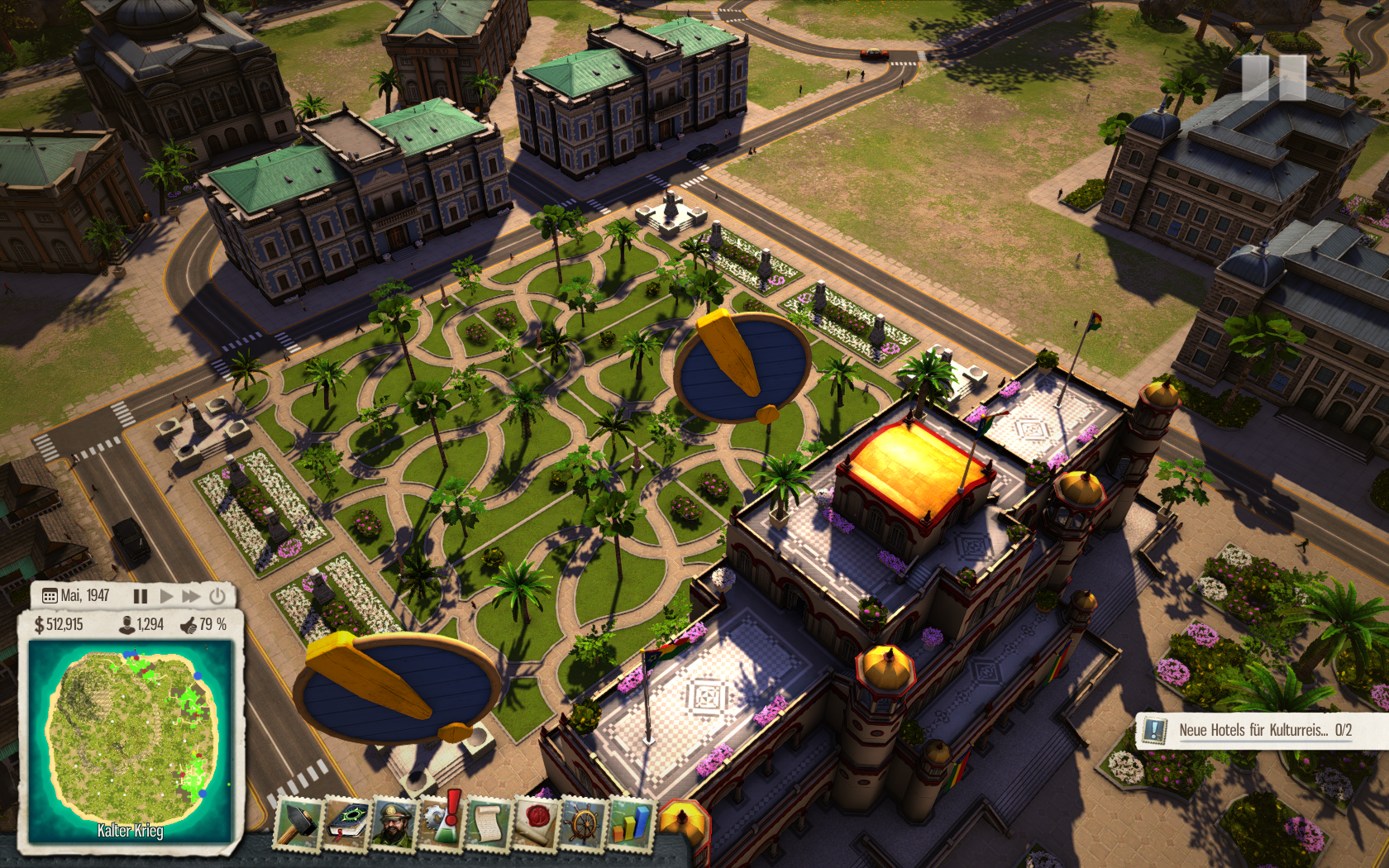The image size is (1389, 868).
Task: Open the parchment scroll stamp
Action: tap(488, 824)
